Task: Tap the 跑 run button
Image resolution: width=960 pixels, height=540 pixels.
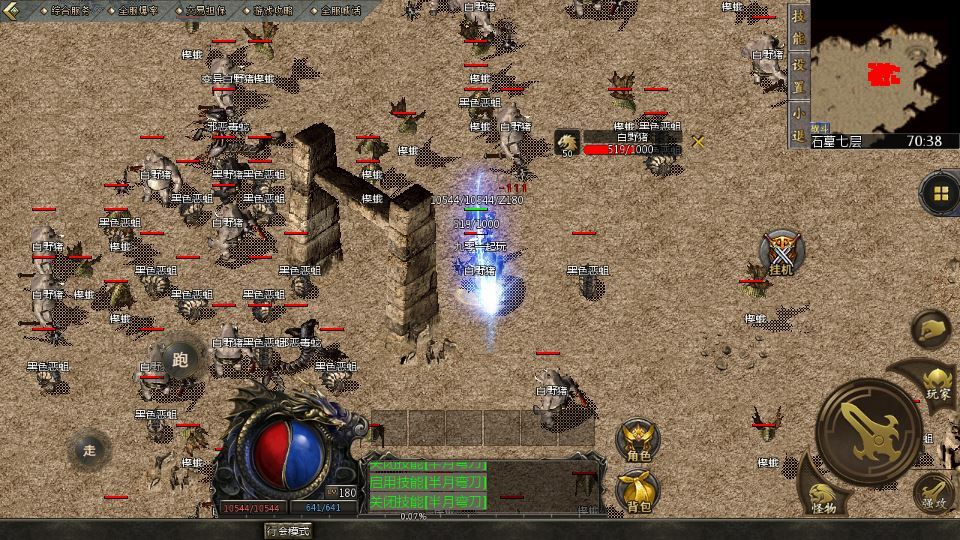Action: (181, 360)
